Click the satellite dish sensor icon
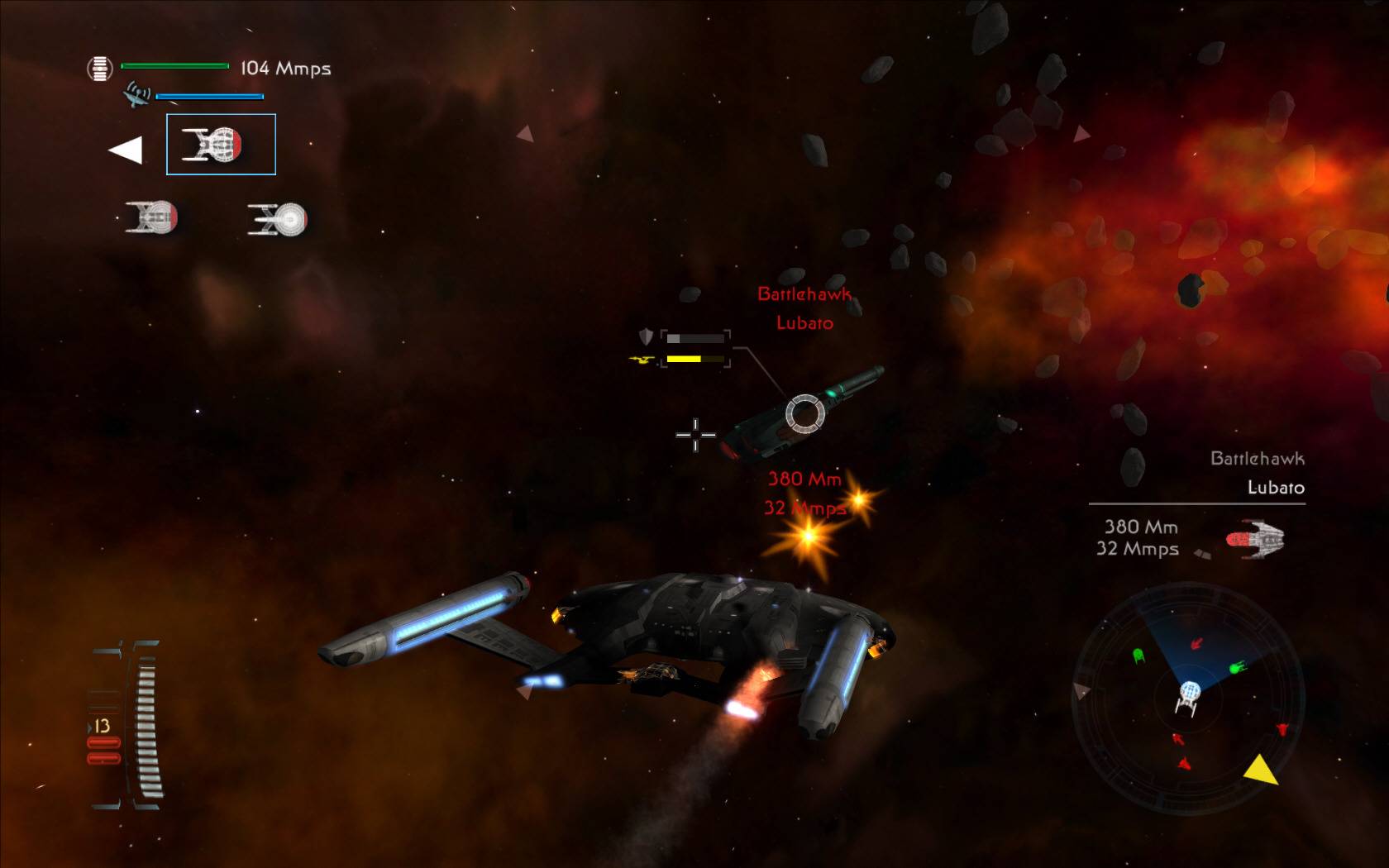 coord(137,95)
